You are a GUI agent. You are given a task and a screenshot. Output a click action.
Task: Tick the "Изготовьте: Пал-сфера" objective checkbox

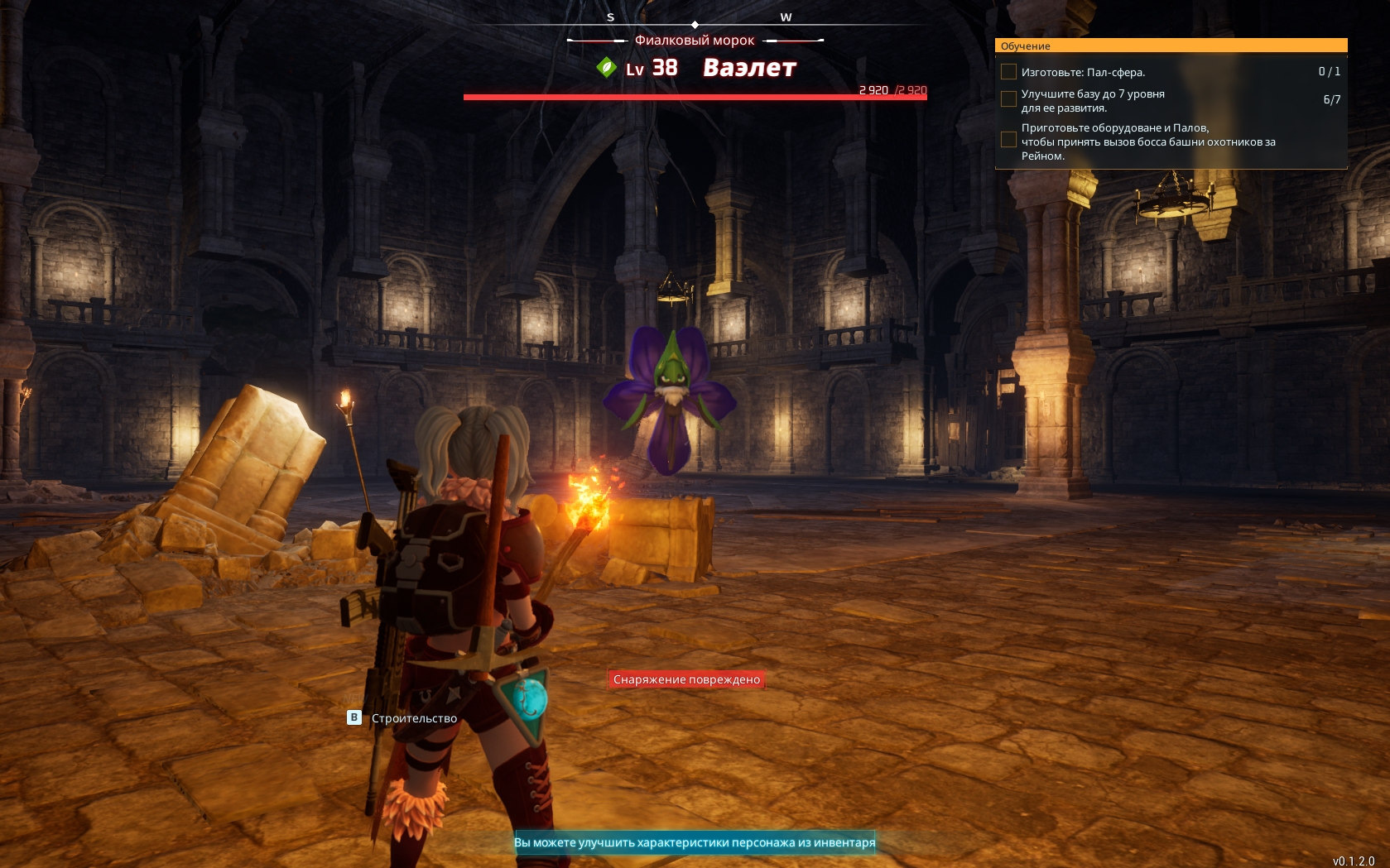pyautogui.click(x=1008, y=72)
